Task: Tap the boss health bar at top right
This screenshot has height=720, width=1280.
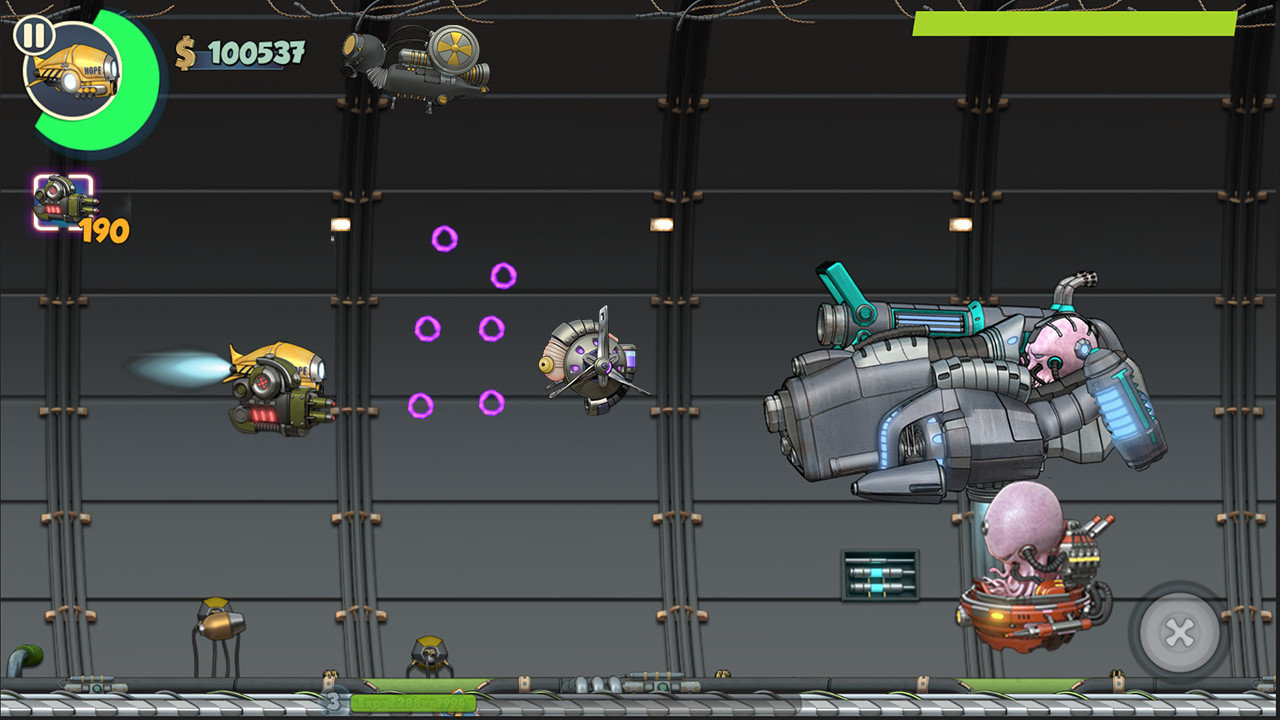Action: tap(1075, 22)
